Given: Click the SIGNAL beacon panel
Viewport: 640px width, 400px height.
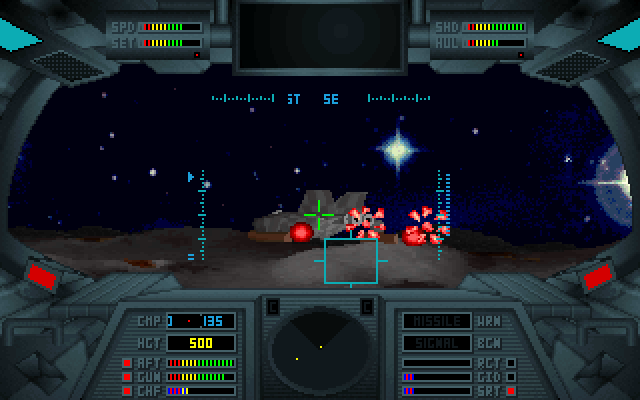Looking at the screenshot, I should 437,342.
